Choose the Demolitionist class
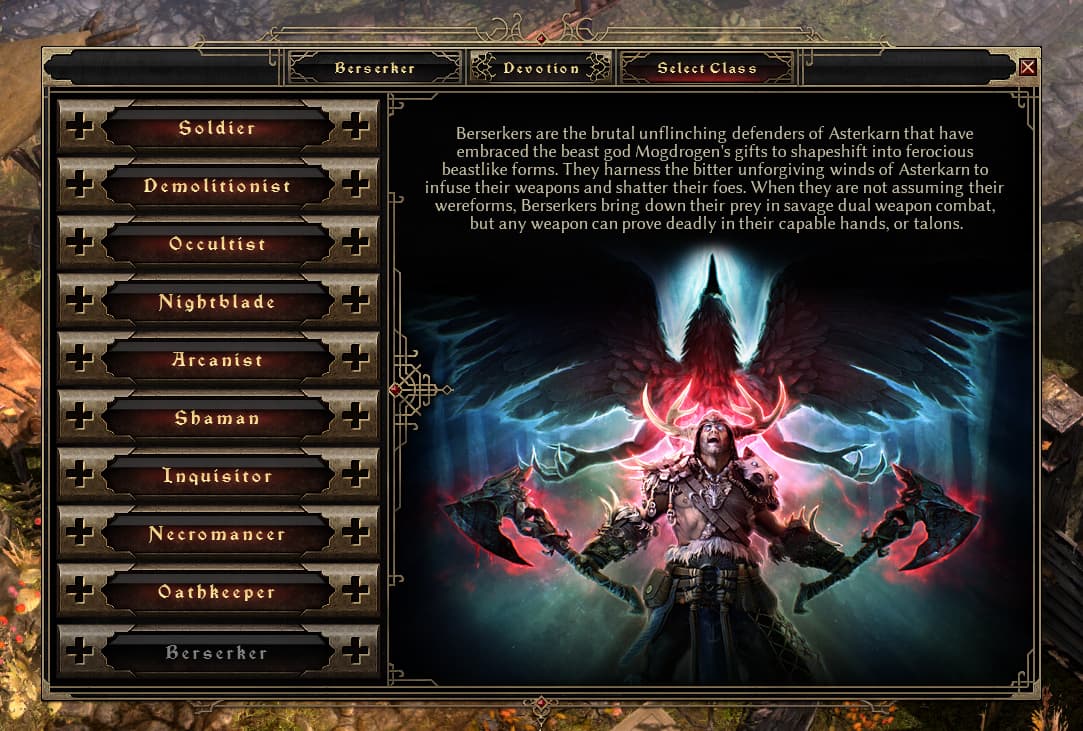Screen dimensions: 1083x731 pos(217,186)
